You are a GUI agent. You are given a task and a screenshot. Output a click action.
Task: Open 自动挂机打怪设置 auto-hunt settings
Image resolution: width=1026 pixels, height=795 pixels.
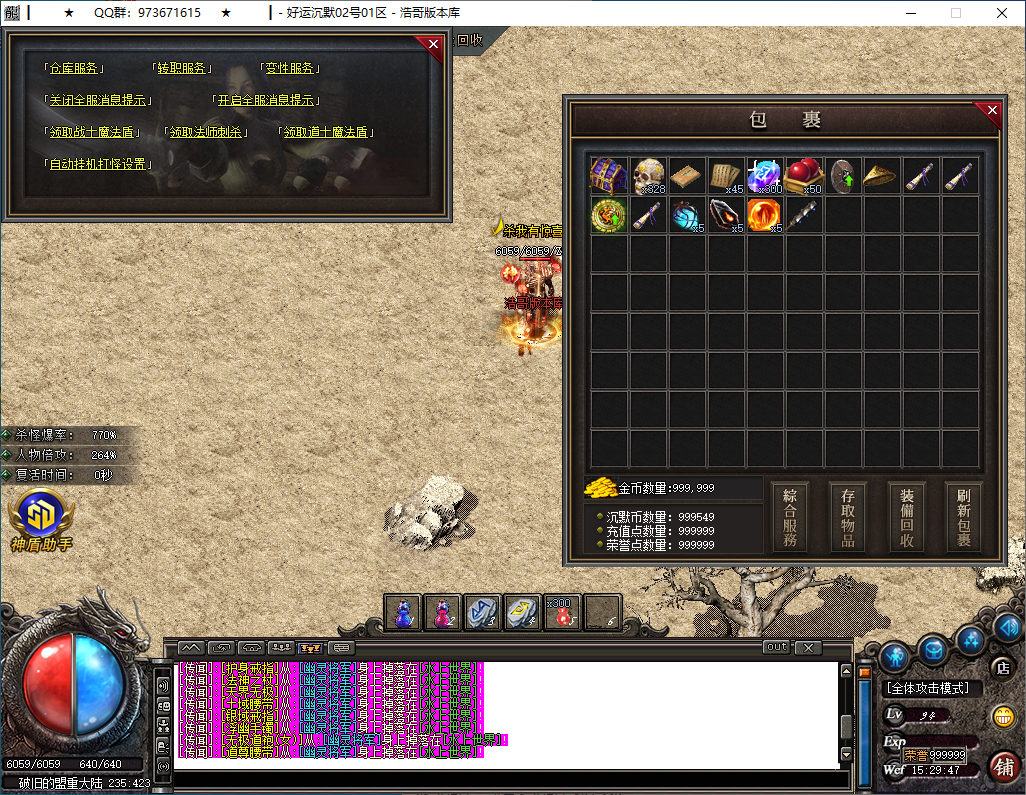(x=98, y=164)
